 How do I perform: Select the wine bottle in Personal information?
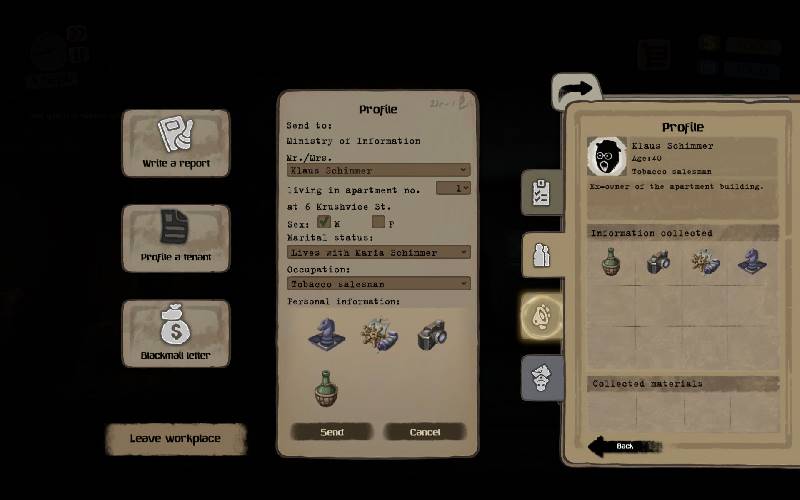point(324,387)
